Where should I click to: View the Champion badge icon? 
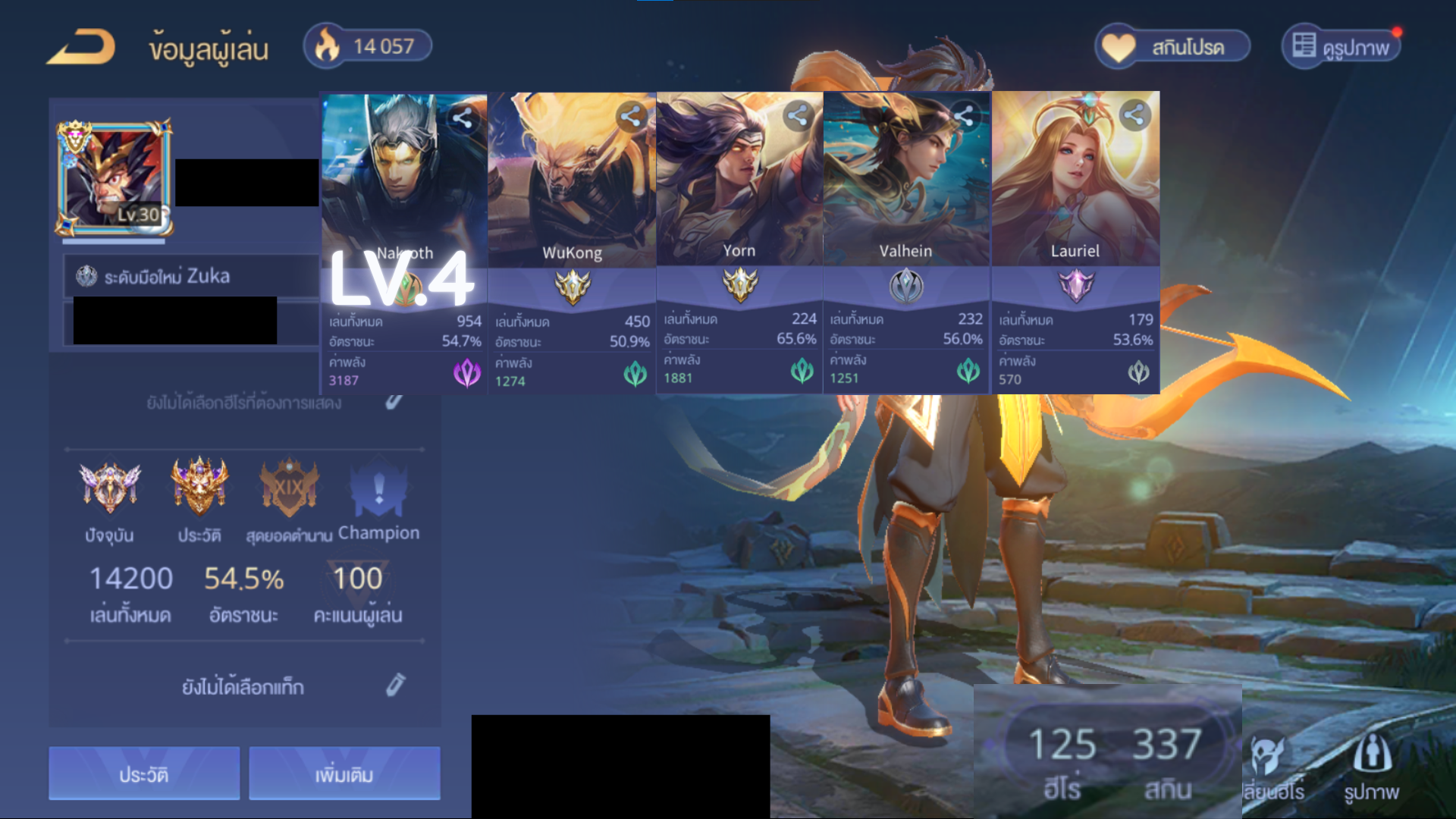point(378,491)
